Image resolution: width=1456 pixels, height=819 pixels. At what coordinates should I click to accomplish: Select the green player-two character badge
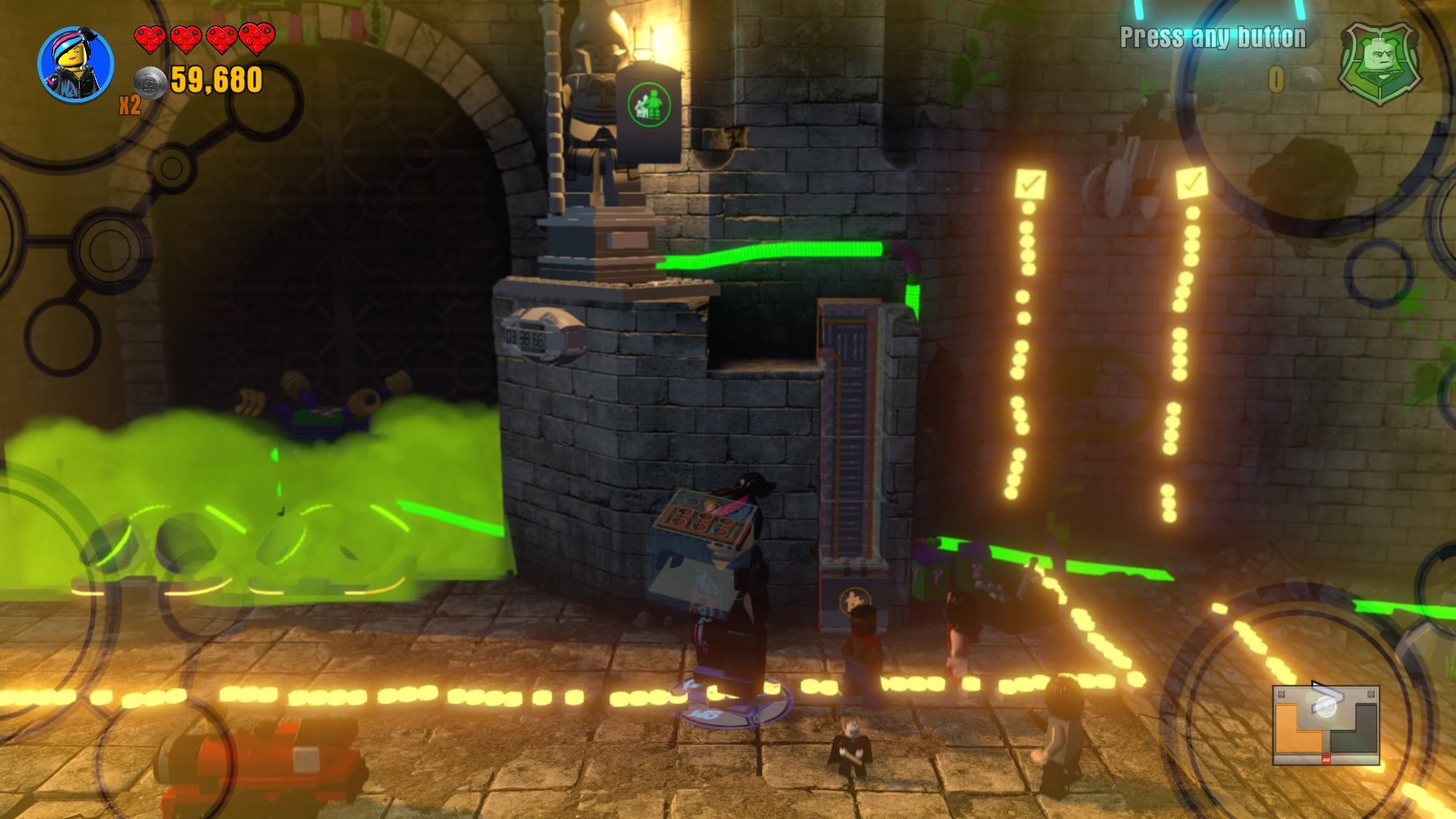(x=1379, y=64)
